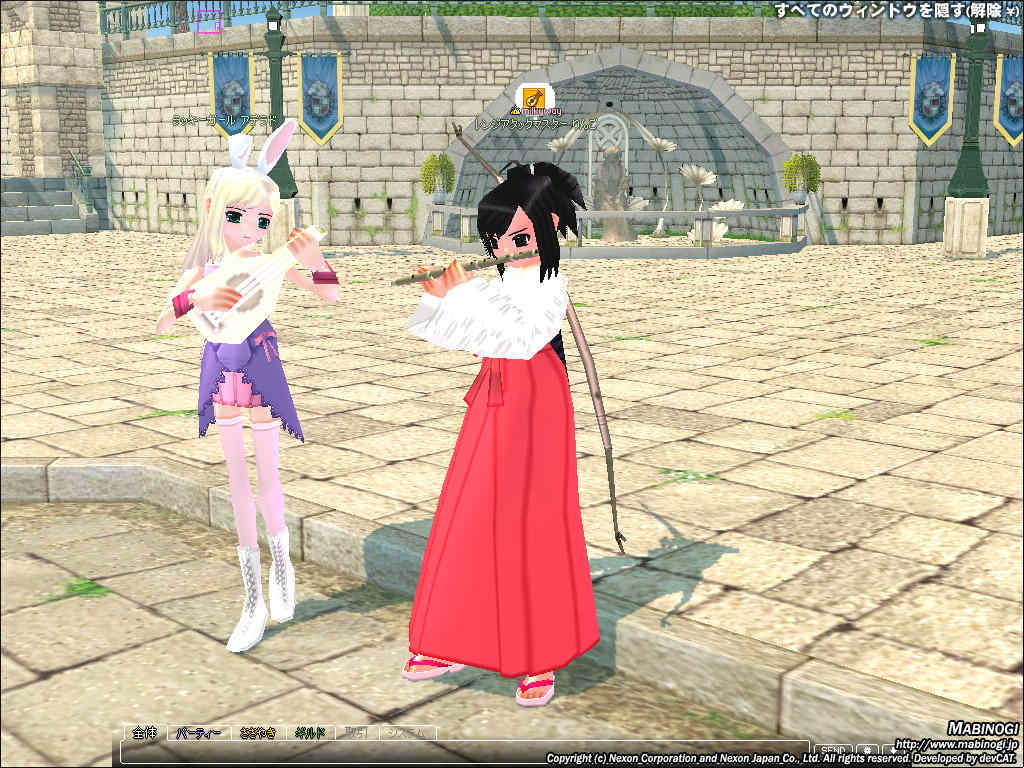
Task: Switch to the 全体 chat tab
Action: 143,733
